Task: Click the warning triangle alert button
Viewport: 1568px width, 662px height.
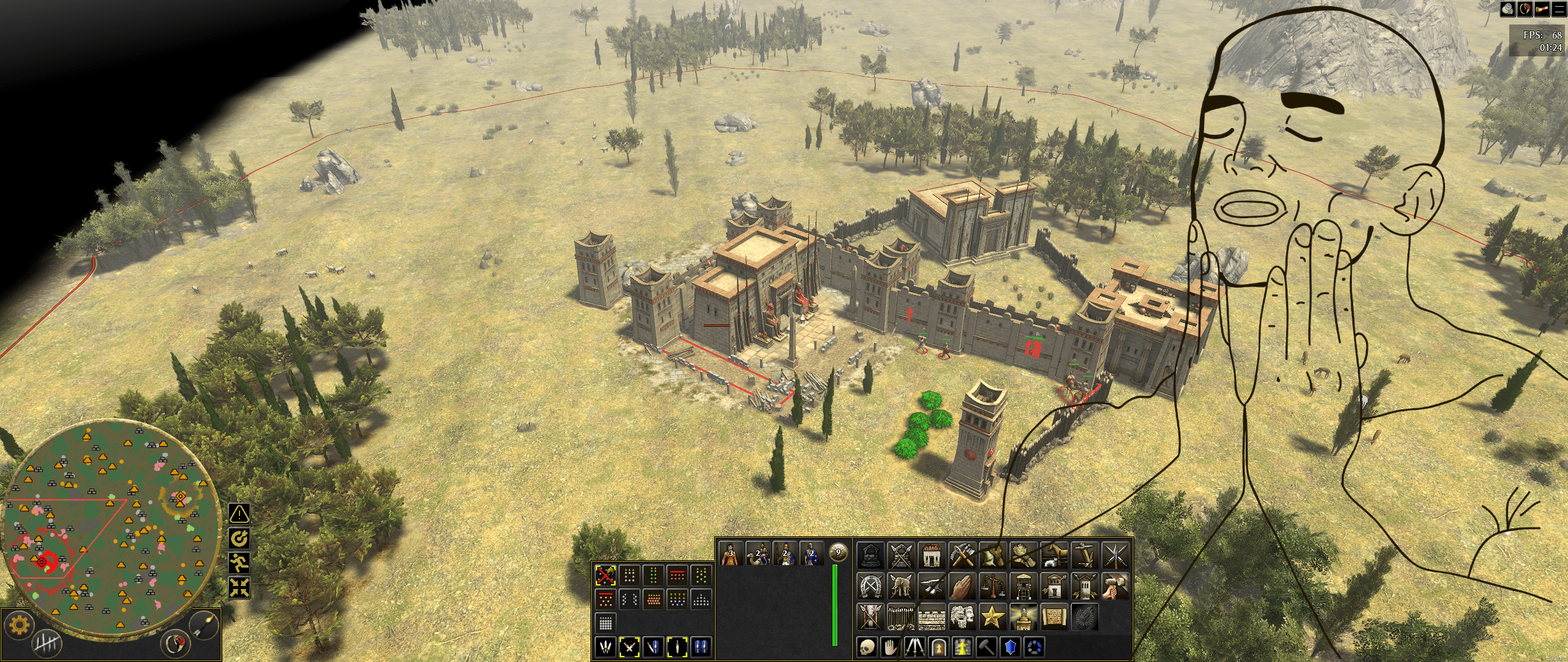Action: coord(239,513)
